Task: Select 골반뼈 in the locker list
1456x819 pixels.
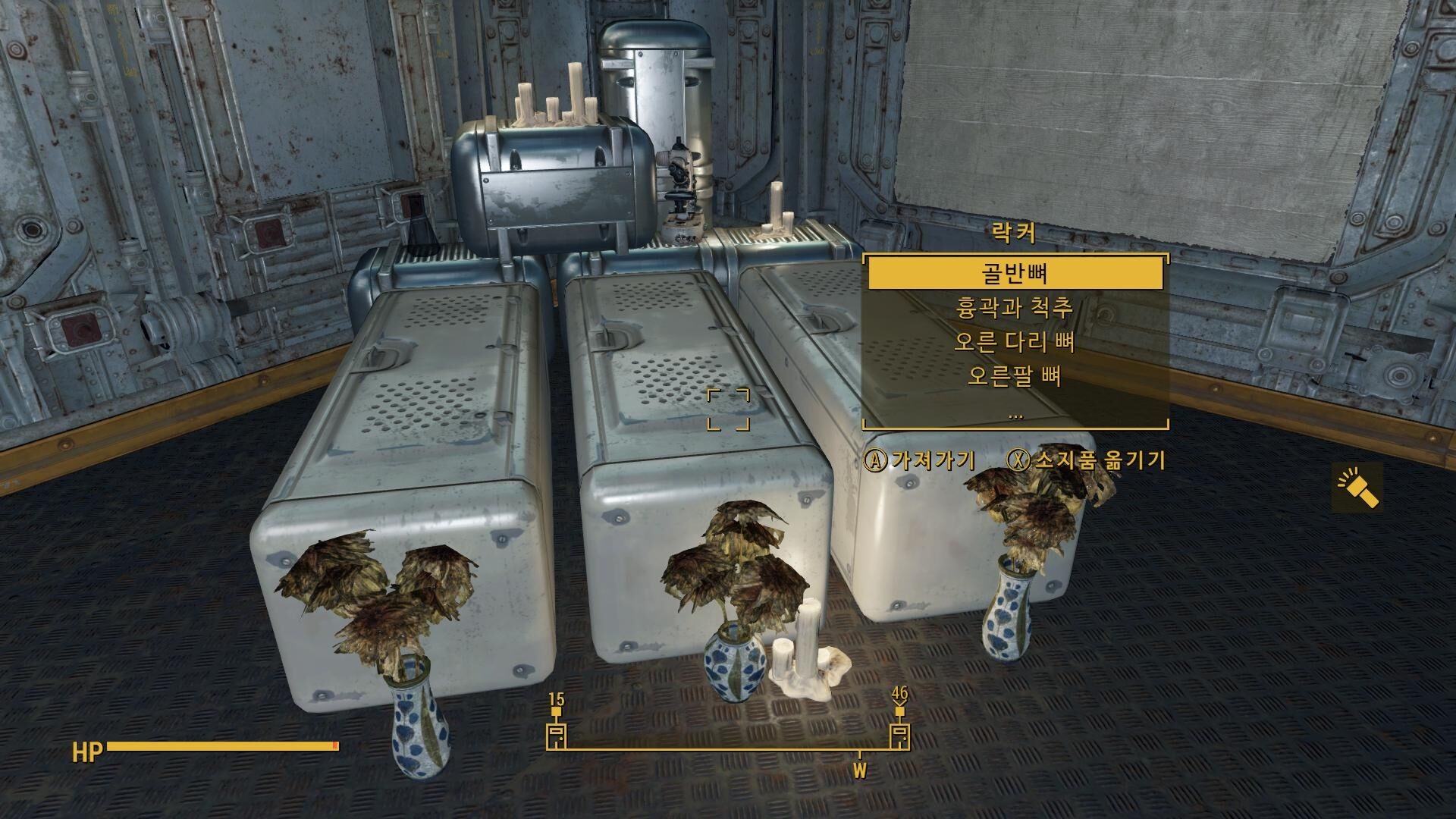Action: [x=1015, y=274]
